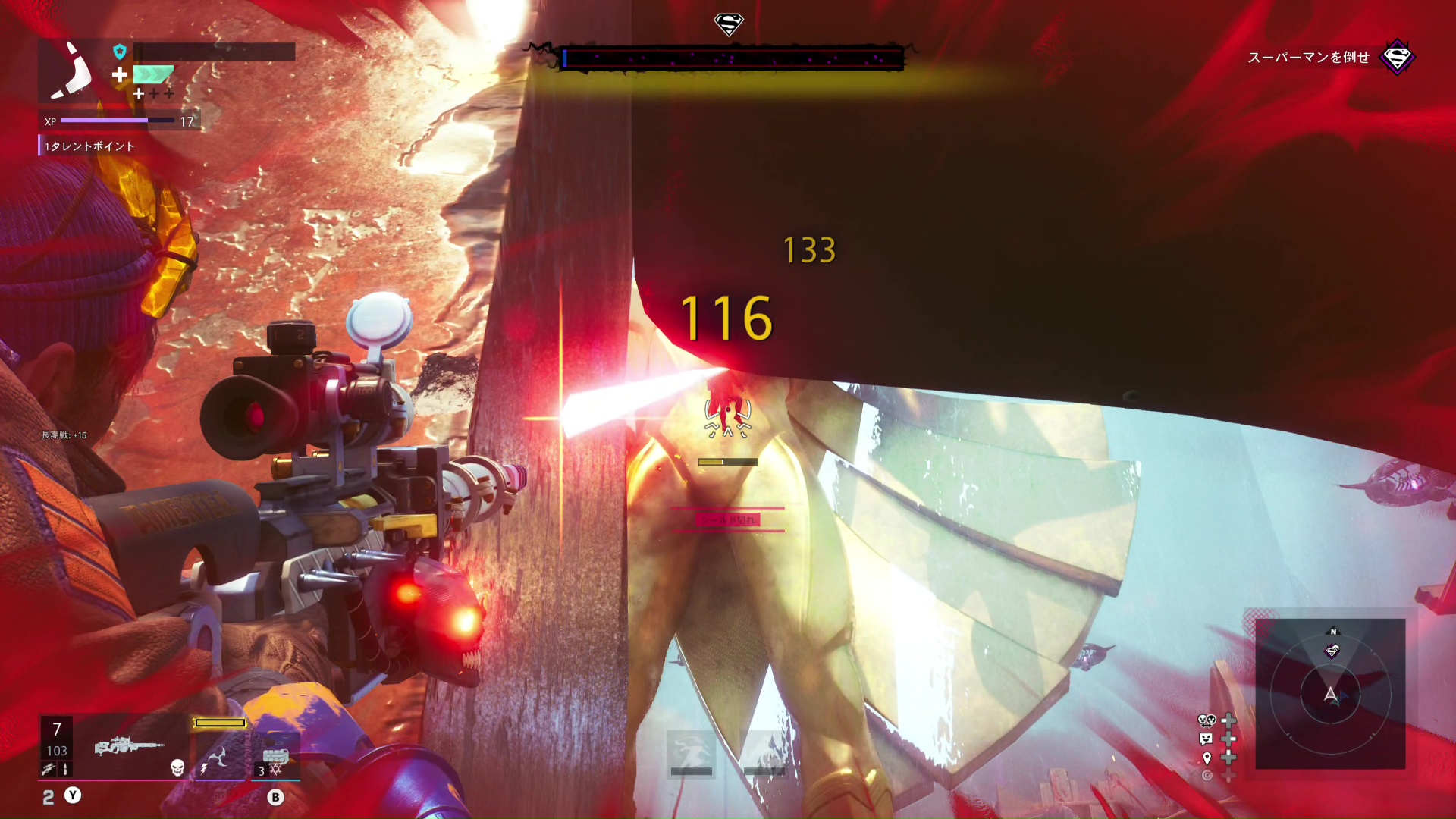
Task: Open the minimap radar
Action: coord(1330,693)
